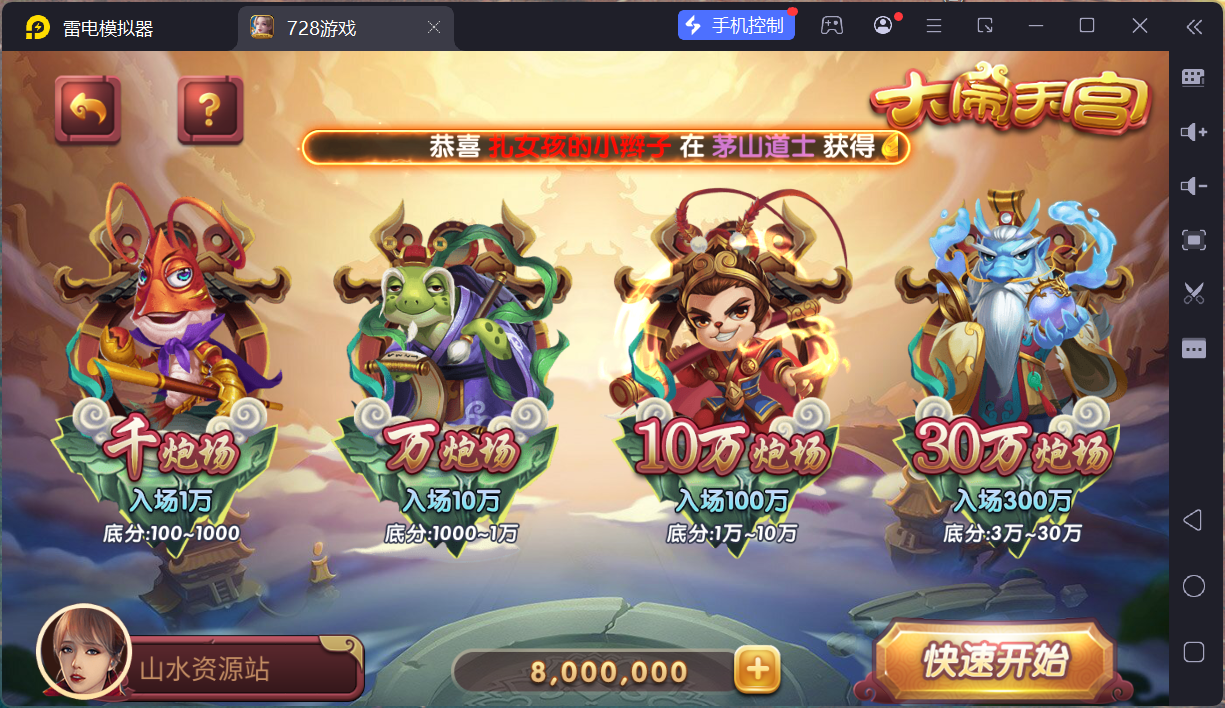Open the player avatar profile
This screenshot has height=708, width=1225.
pyautogui.click(x=84, y=652)
